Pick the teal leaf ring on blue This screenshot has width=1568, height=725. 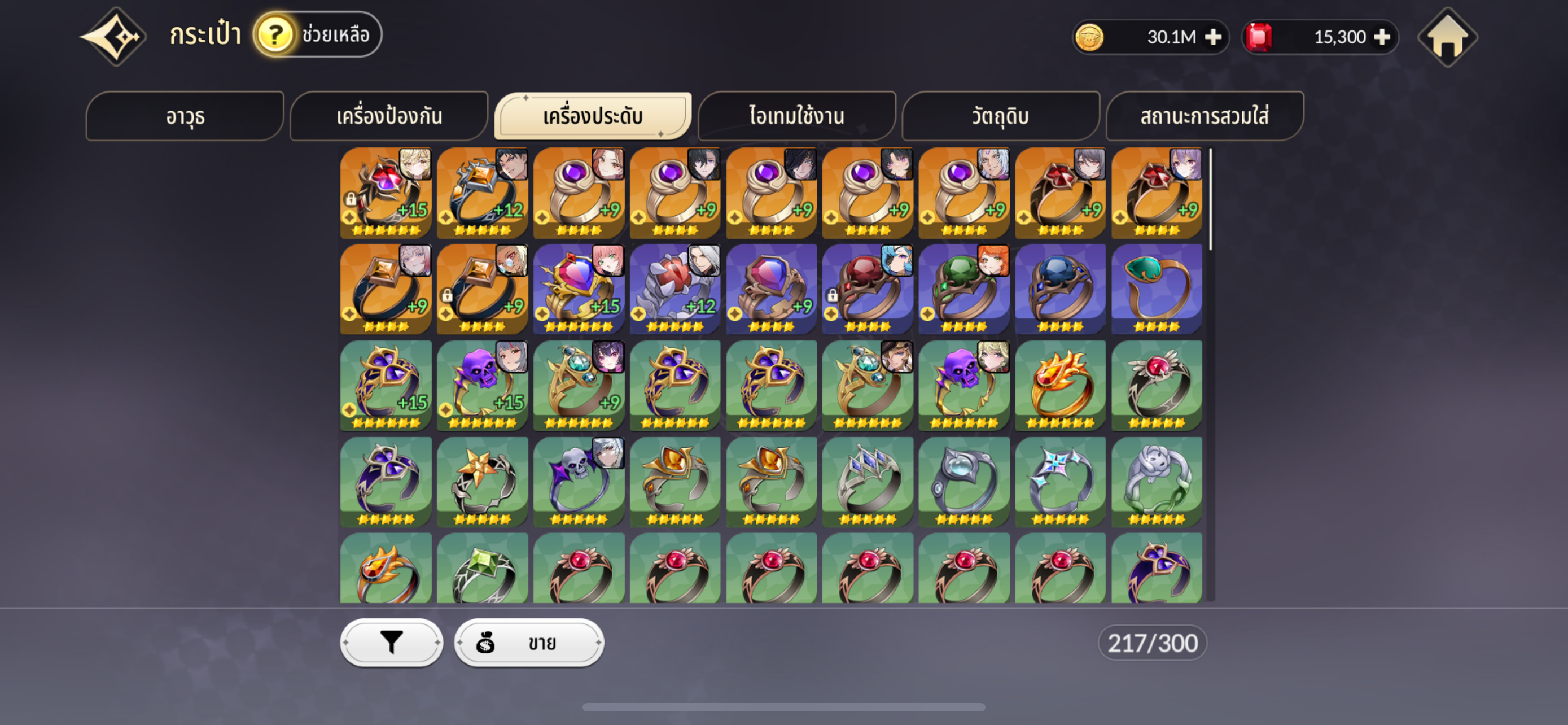pyautogui.click(x=1156, y=289)
